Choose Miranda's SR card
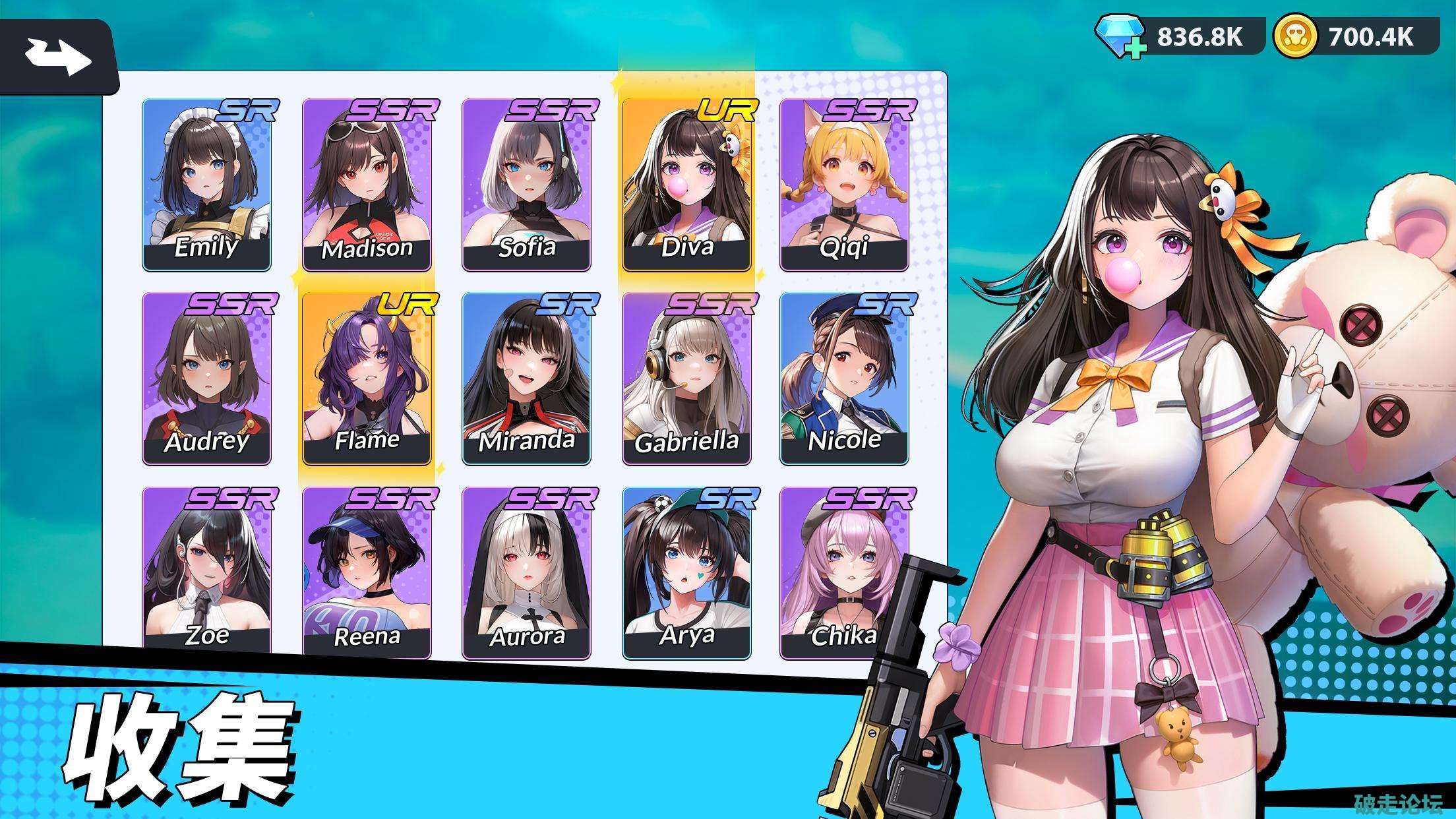Viewport: 1456px width, 819px height. coord(526,379)
